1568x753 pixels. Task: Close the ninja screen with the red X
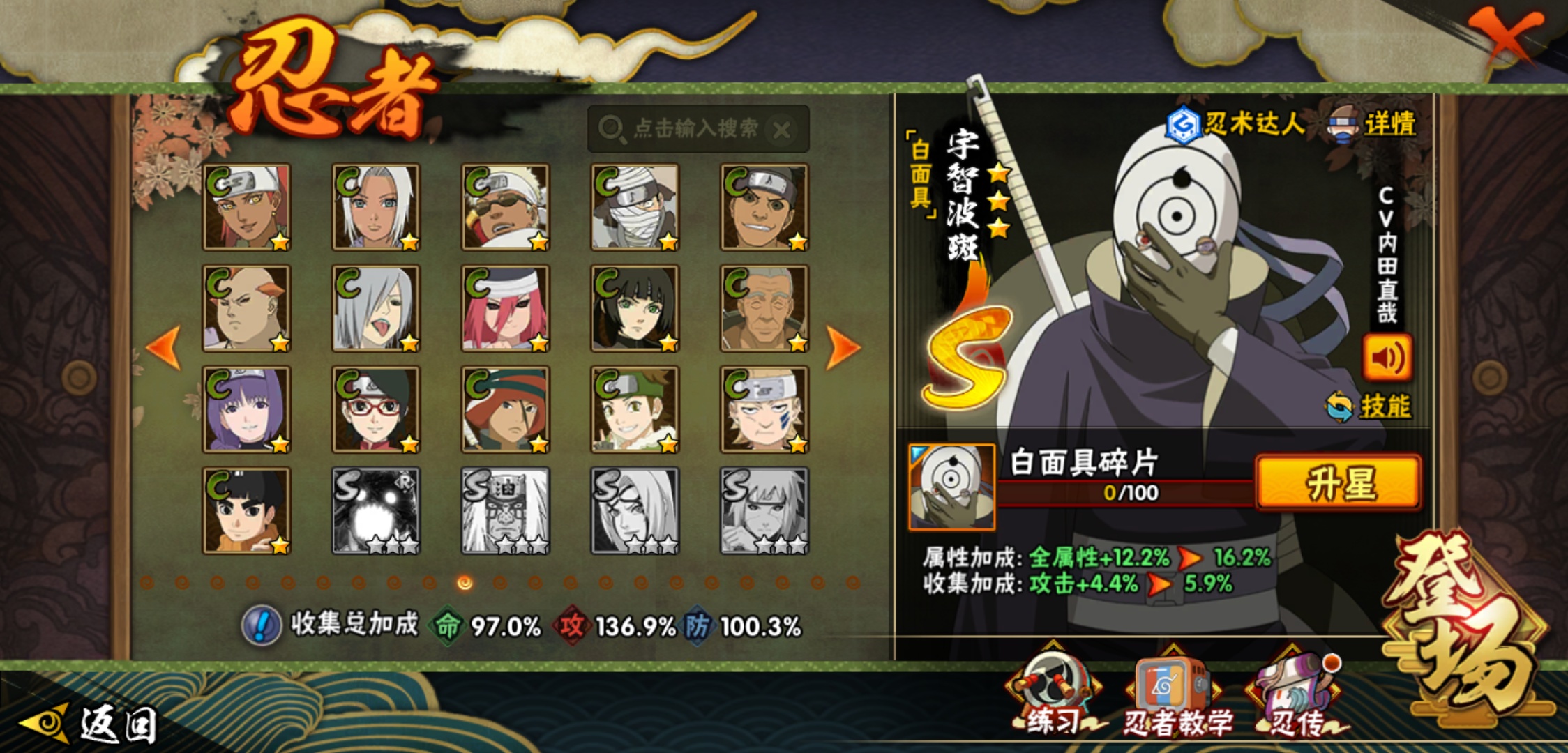click(x=1505, y=36)
